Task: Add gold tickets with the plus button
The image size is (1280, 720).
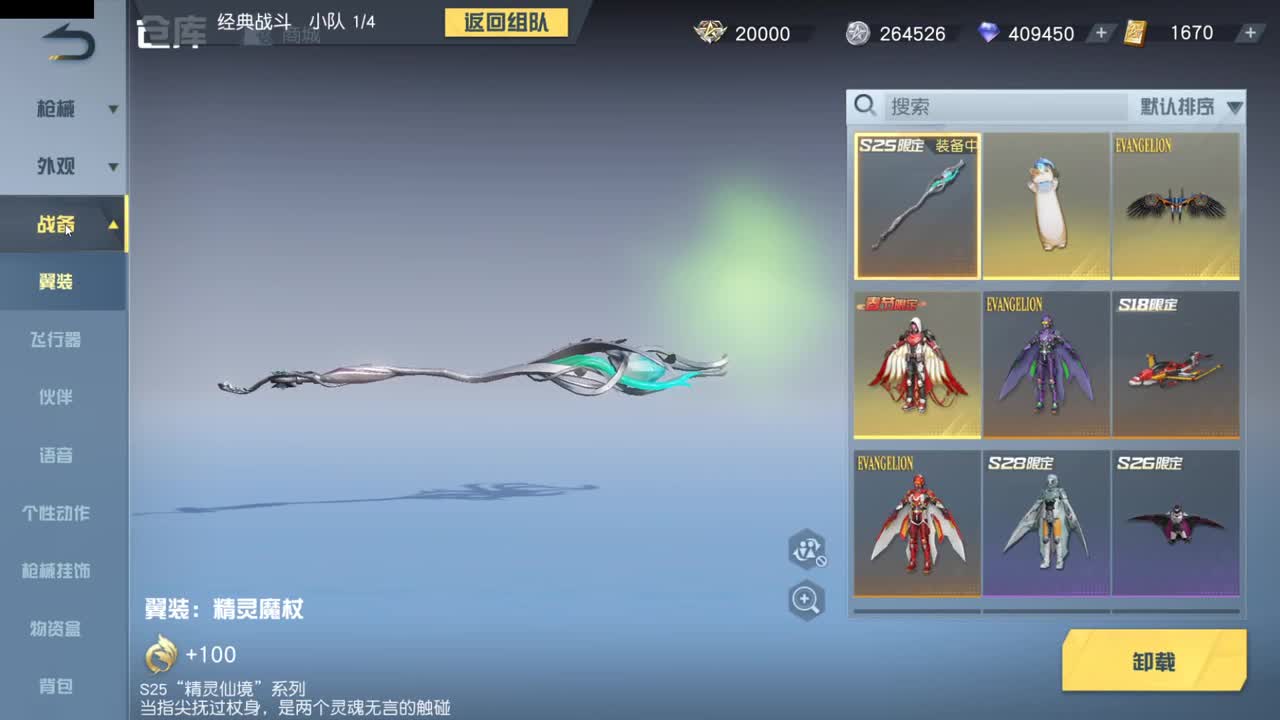Action: pyautogui.click(x=1250, y=33)
